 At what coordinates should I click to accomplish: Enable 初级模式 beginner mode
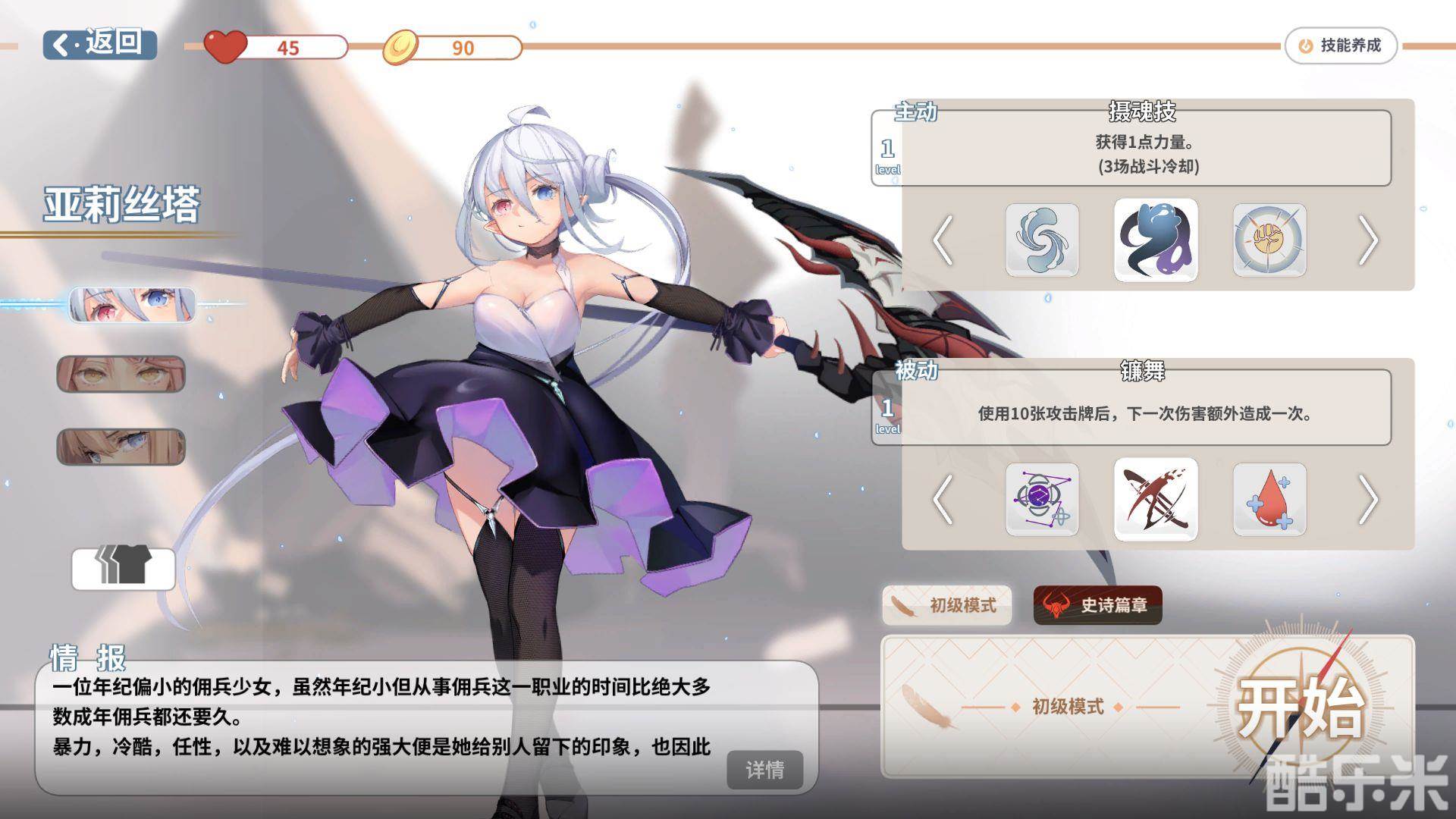coord(946,606)
